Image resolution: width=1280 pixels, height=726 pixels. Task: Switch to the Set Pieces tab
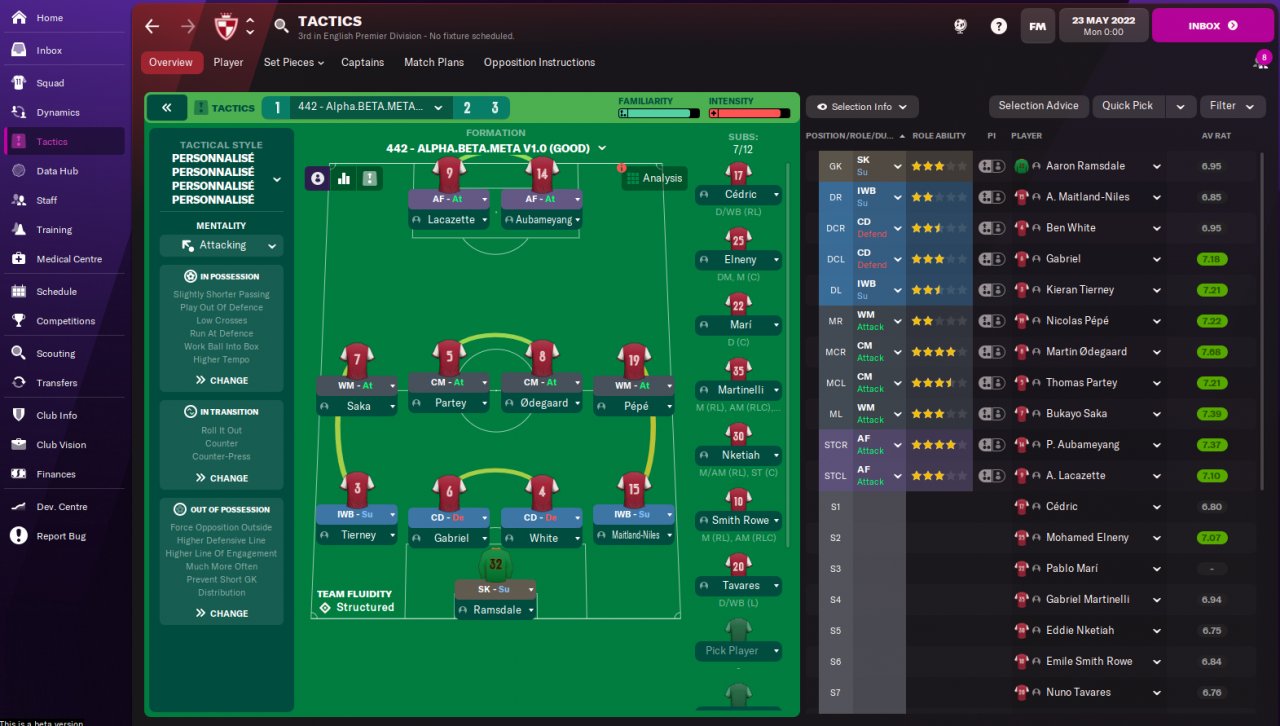click(294, 62)
